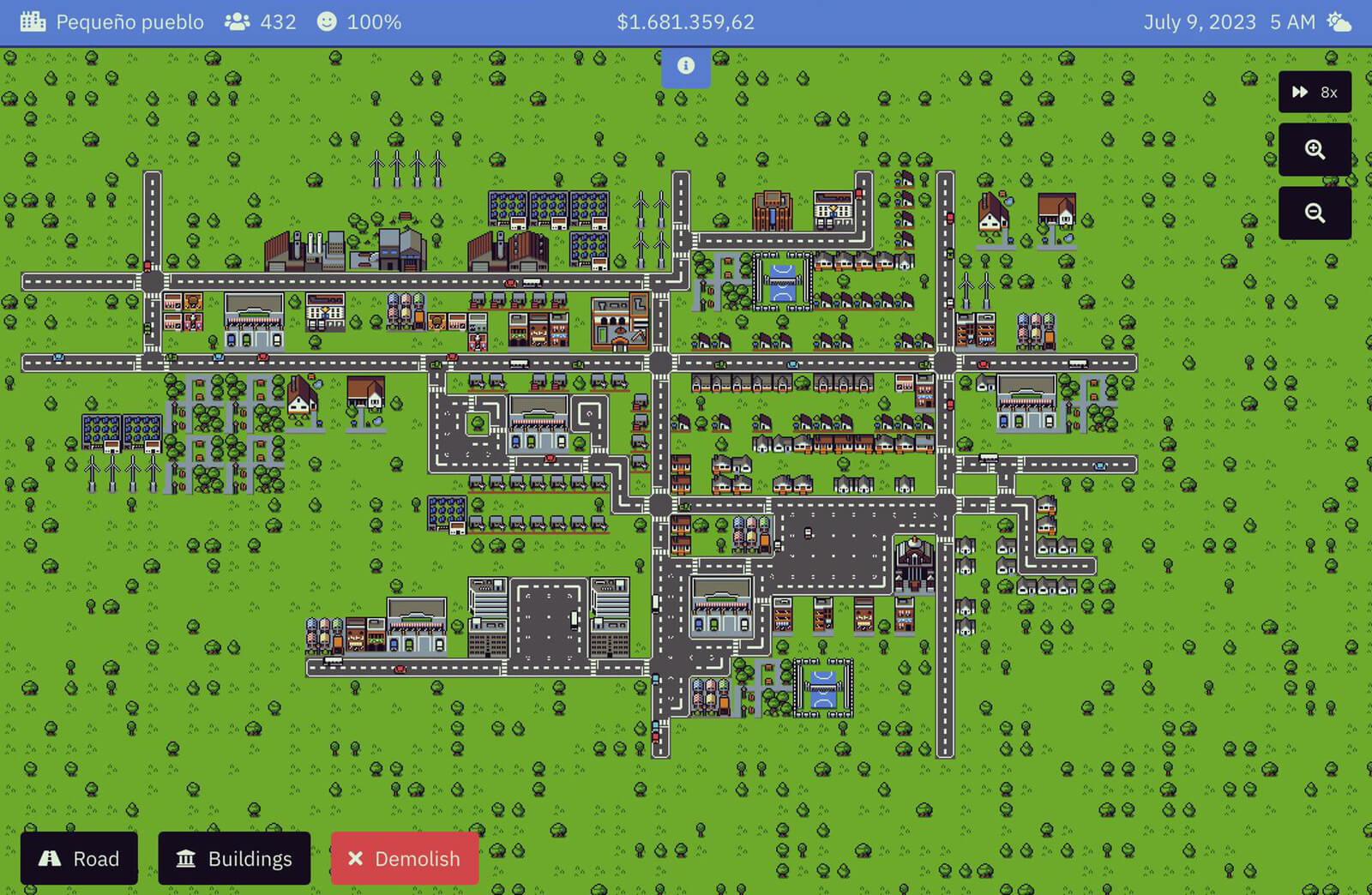Click the city name Pequeño pueblo

[131, 21]
